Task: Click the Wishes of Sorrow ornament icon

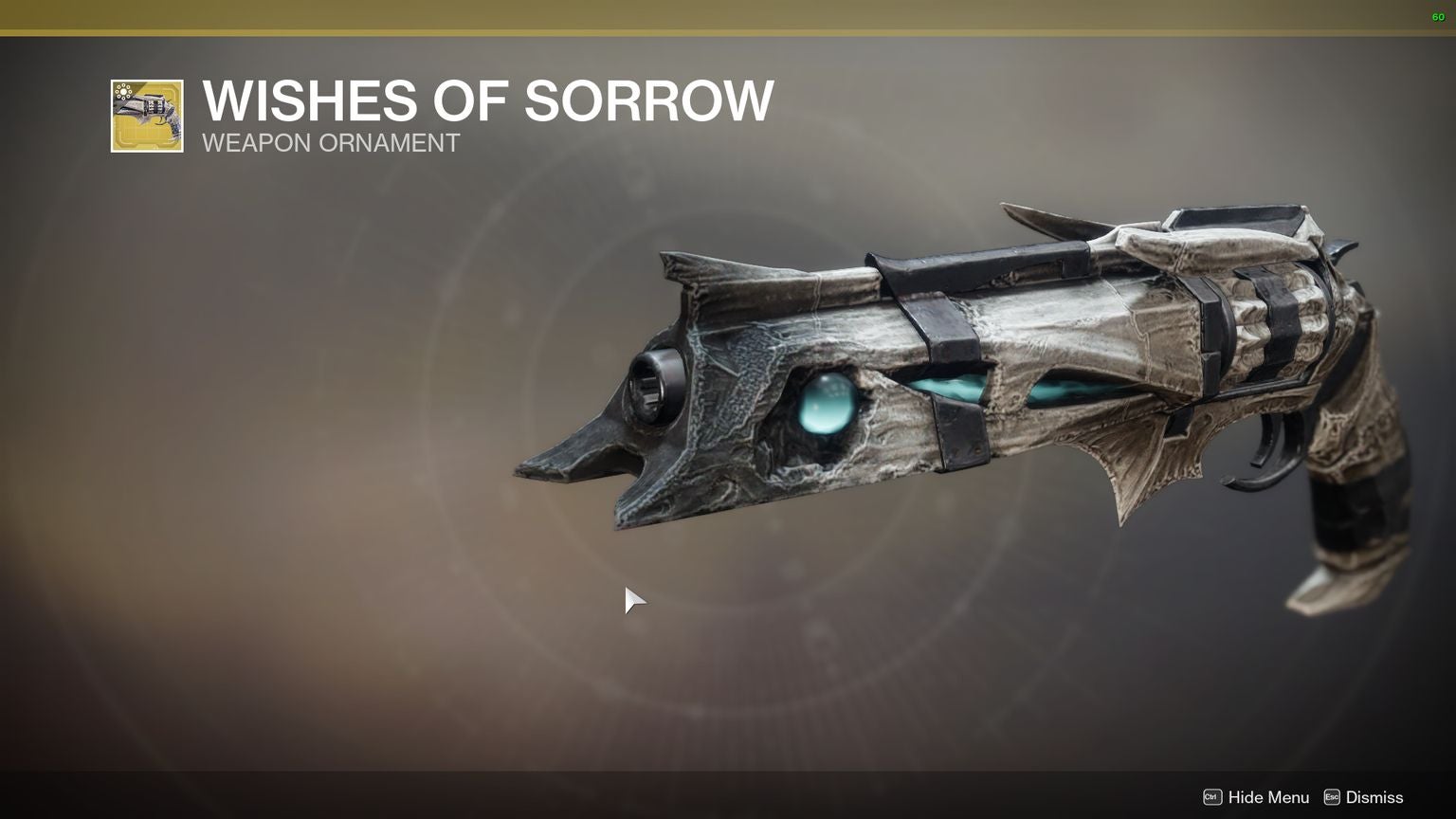Action: click(147, 116)
